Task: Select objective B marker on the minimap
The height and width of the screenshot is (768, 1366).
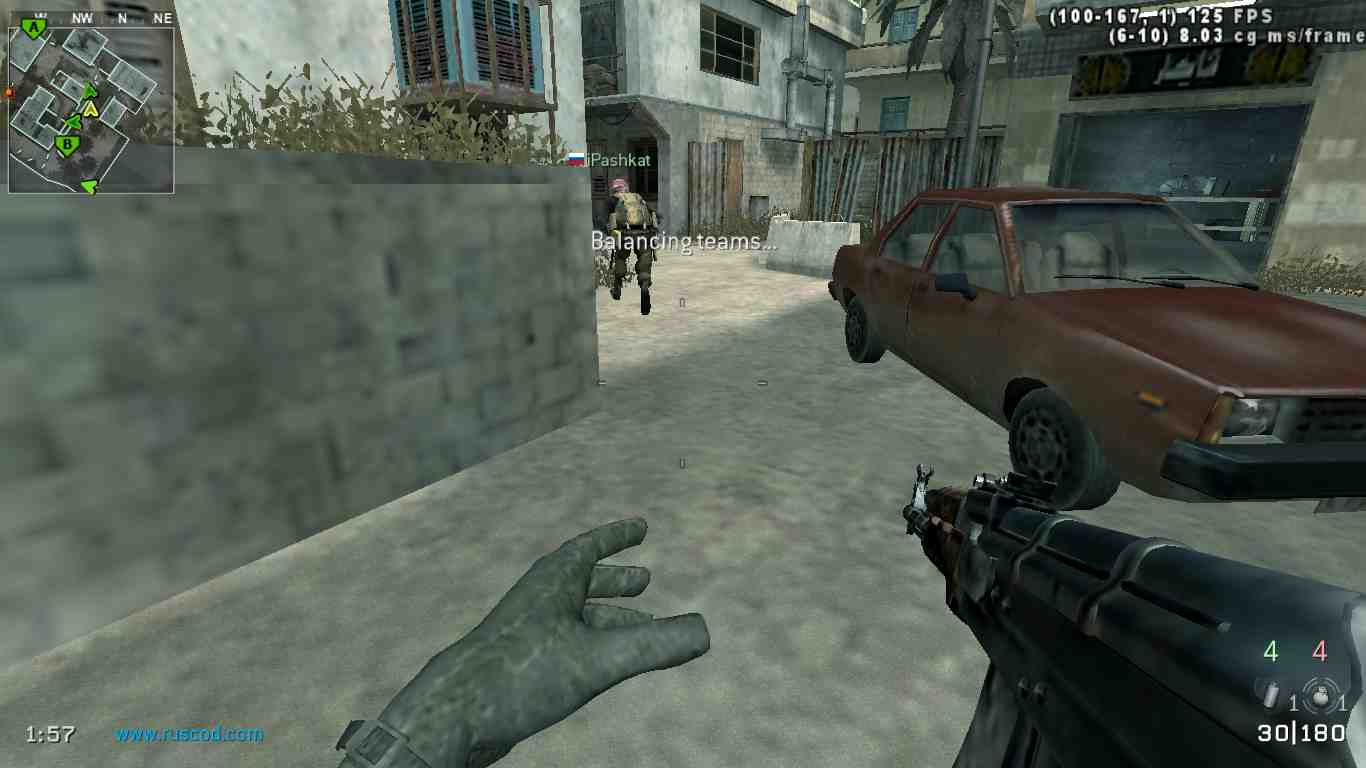Action: point(66,145)
